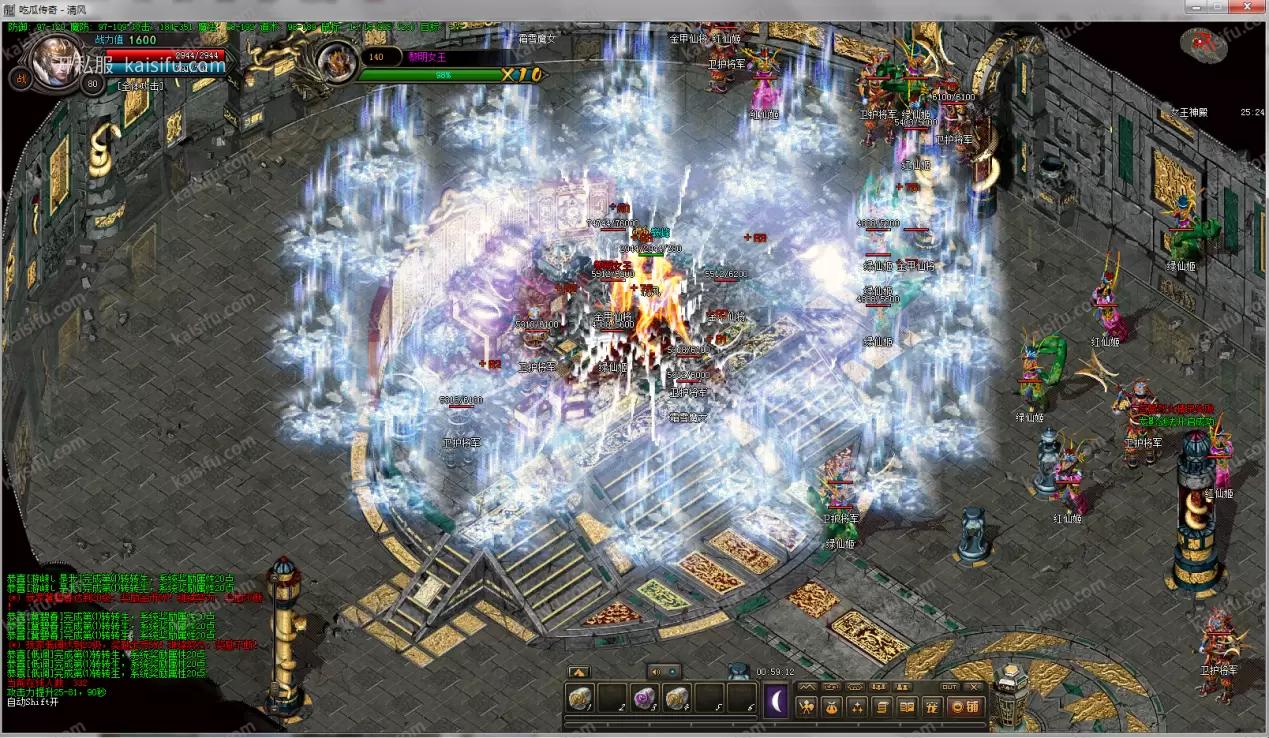The width and height of the screenshot is (1269, 738).
Task: Open the bag inventory
Action: point(832,707)
